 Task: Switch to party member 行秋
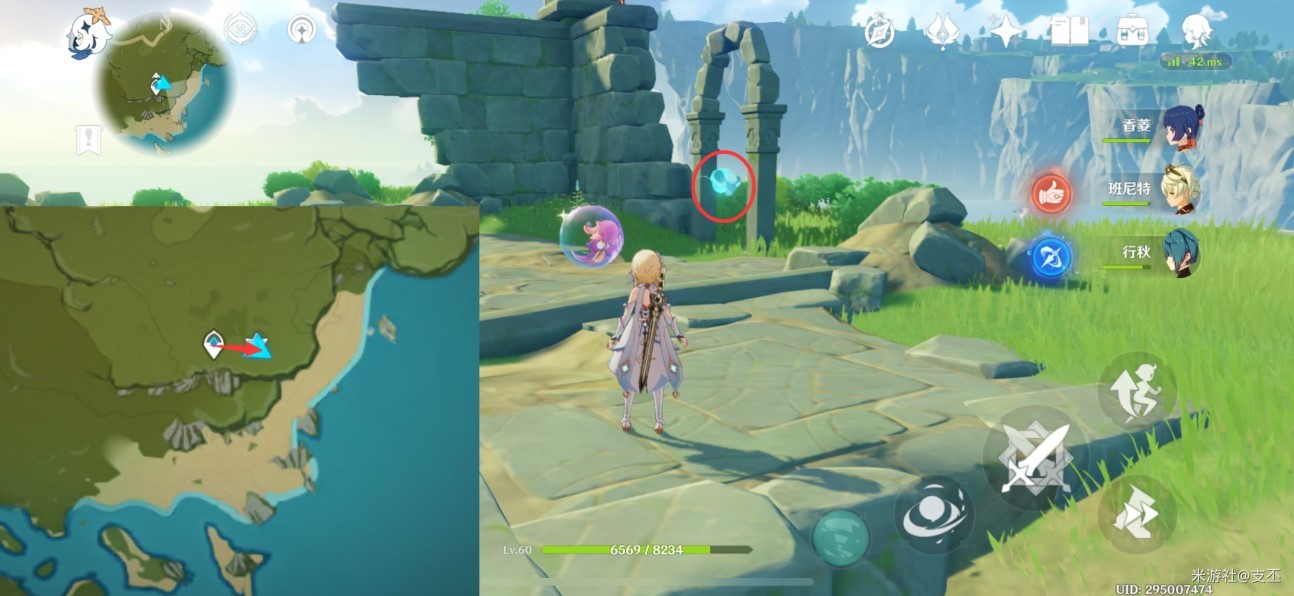click(1182, 253)
